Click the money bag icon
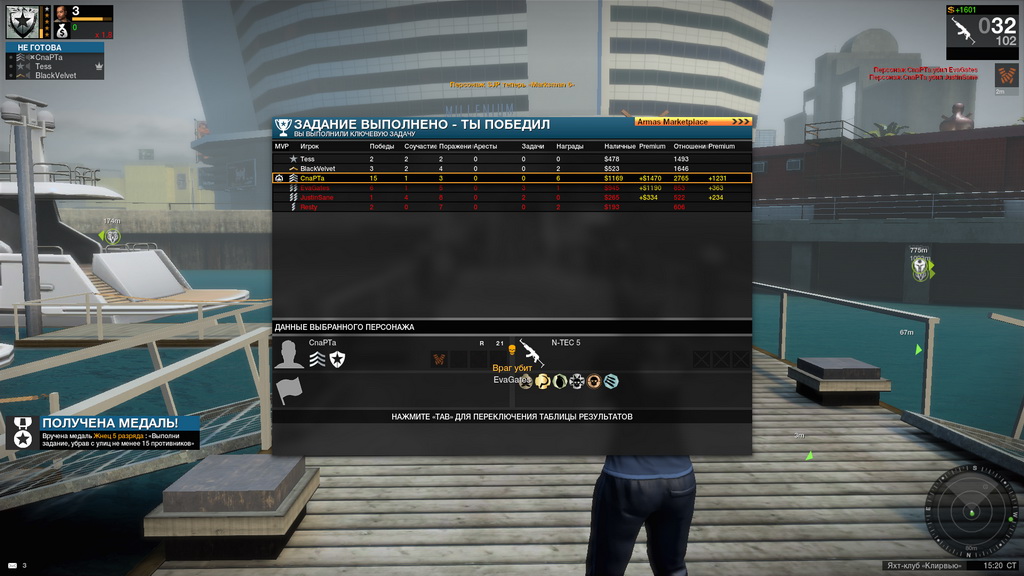 point(62,32)
